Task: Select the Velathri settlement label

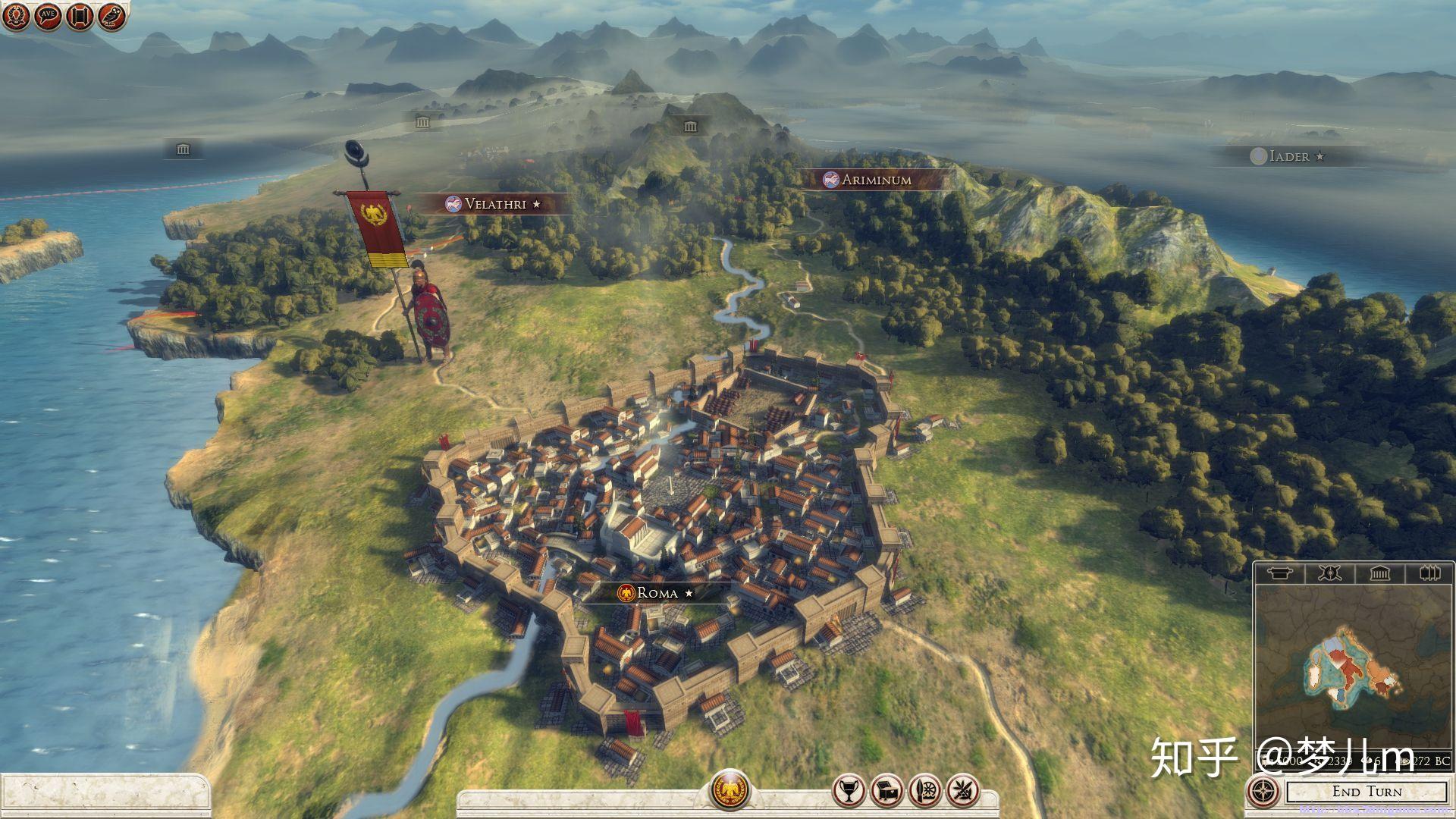Action: (x=494, y=204)
